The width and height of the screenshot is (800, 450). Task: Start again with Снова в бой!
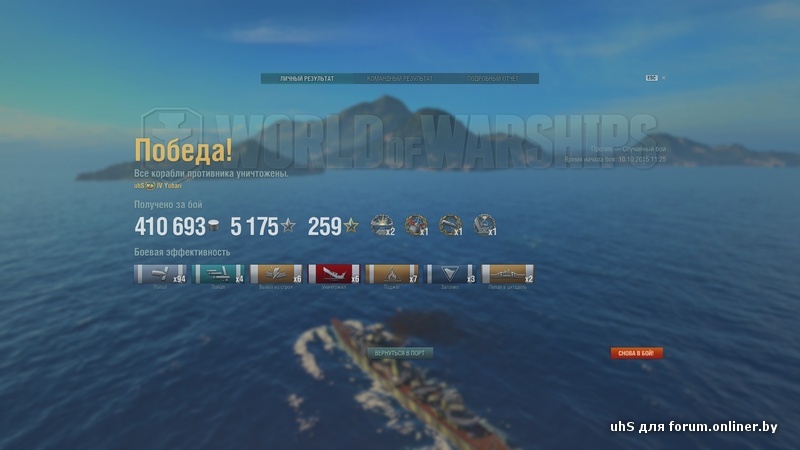[637, 353]
